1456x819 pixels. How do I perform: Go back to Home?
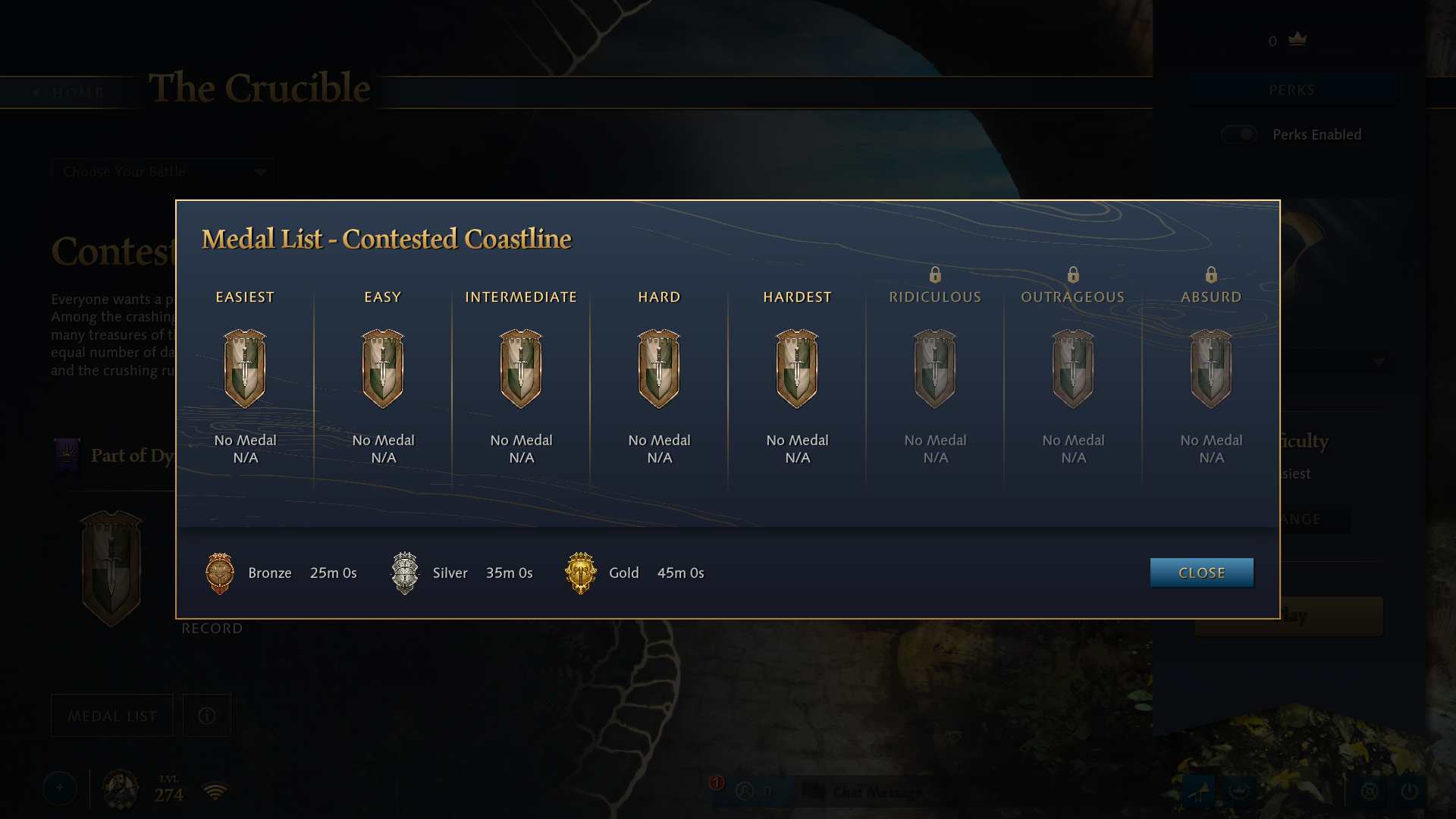70,93
